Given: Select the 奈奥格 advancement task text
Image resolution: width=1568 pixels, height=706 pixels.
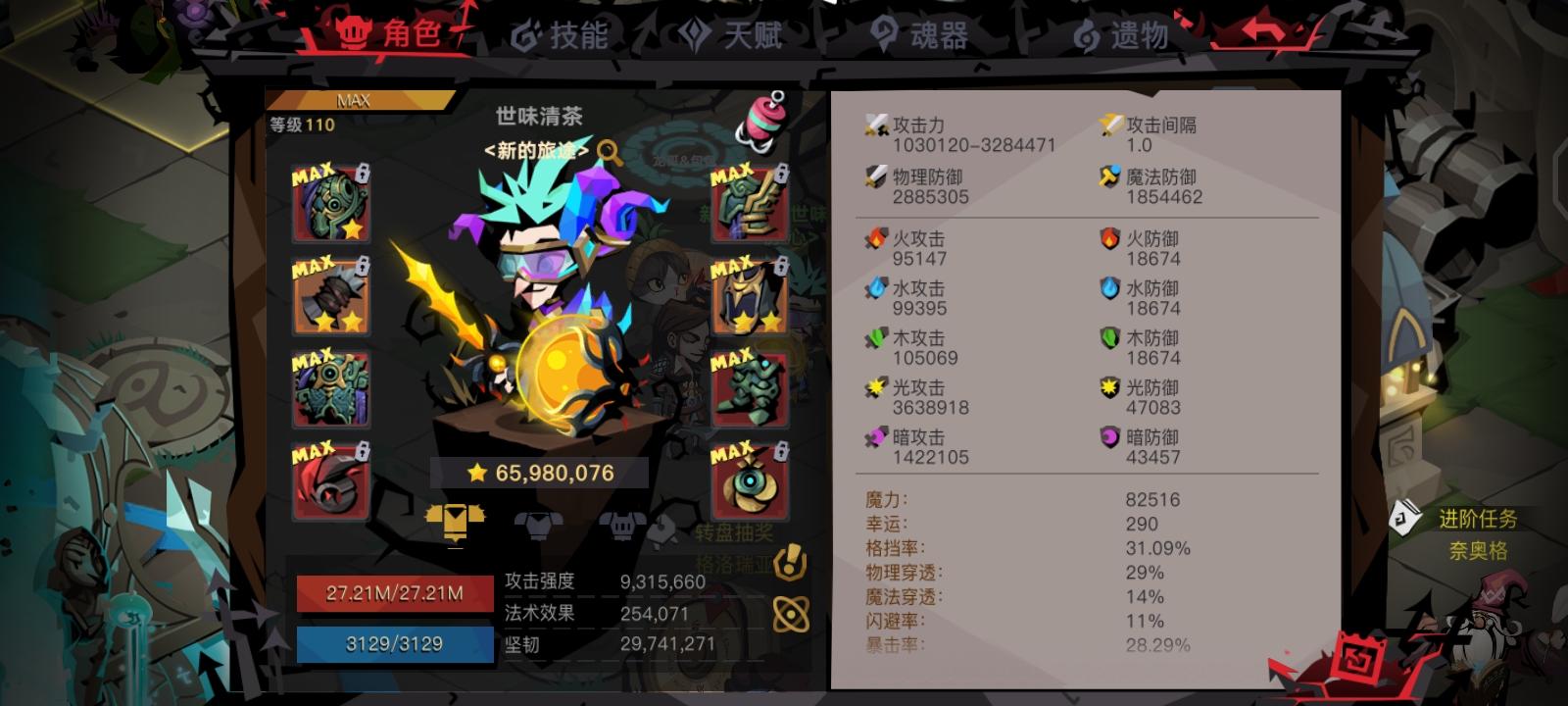Looking at the screenshot, I should 1480,551.
